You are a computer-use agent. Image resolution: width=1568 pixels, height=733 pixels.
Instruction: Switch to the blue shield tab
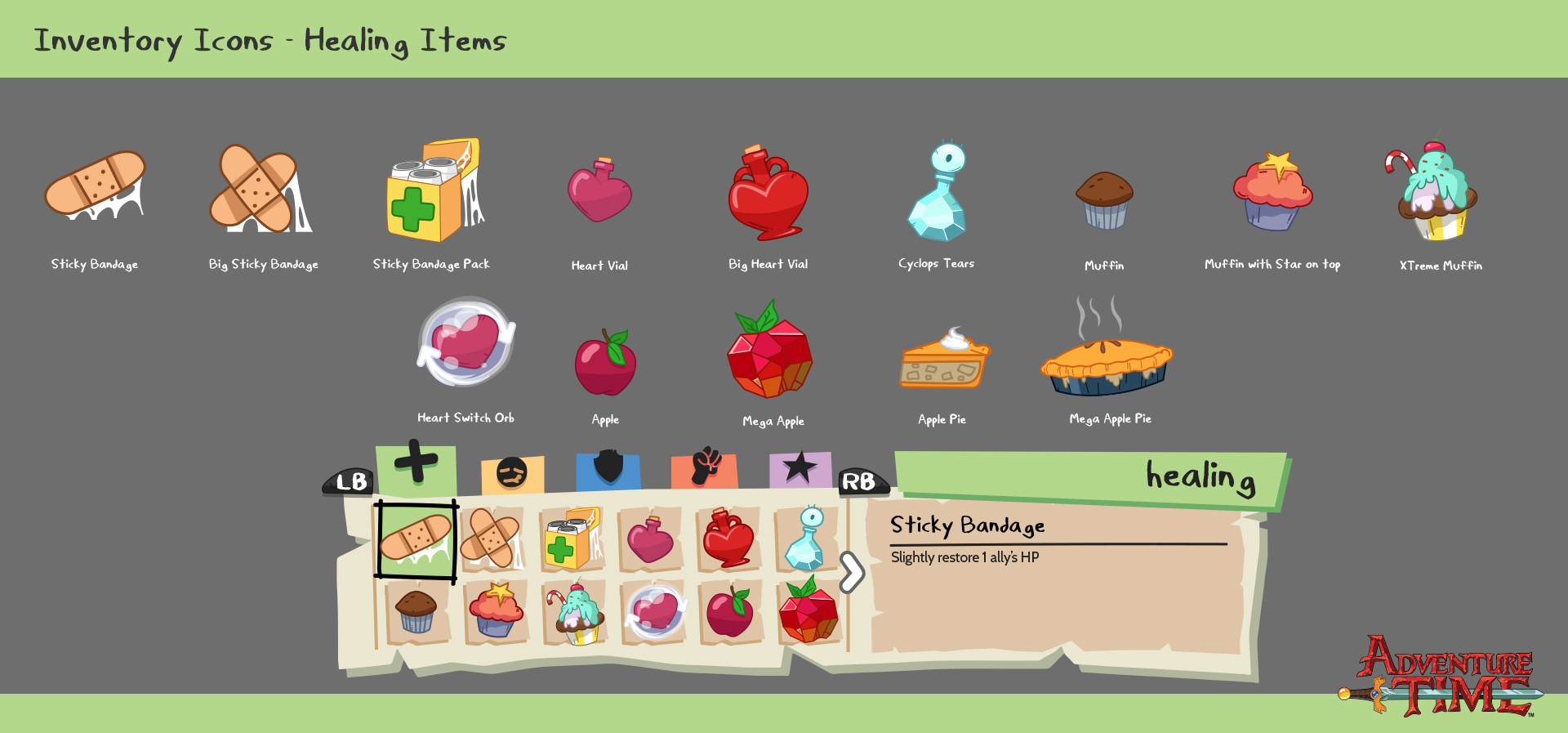pos(608,470)
